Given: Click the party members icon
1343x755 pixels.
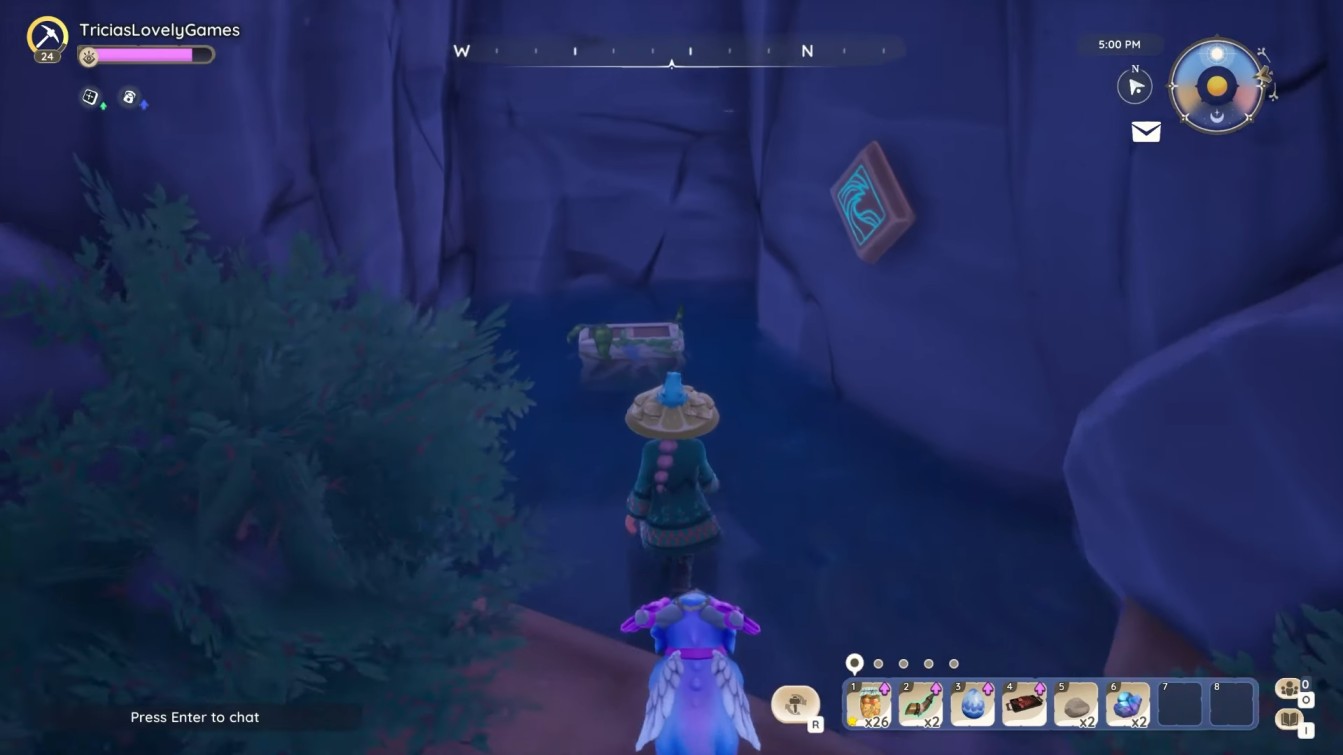Looking at the screenshot, I should coord(1289,688).
